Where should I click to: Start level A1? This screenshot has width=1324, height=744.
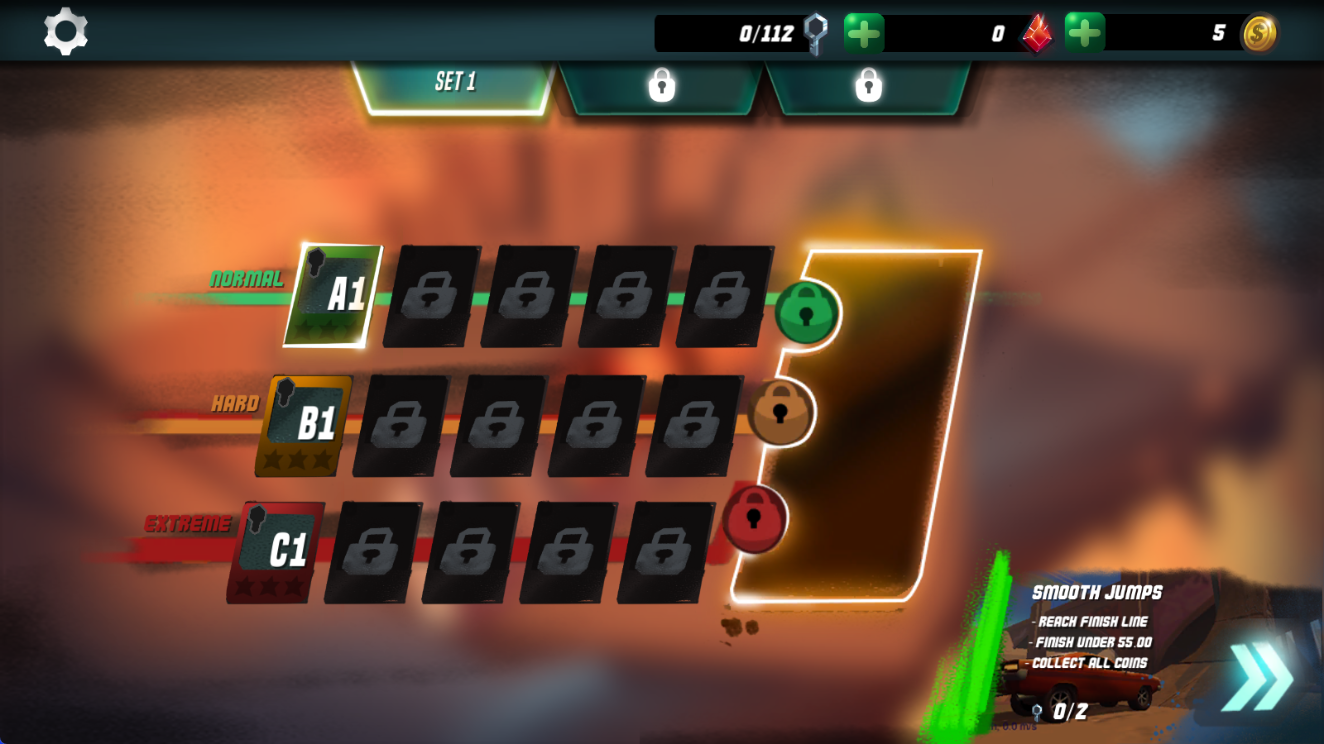pos(334,294)
